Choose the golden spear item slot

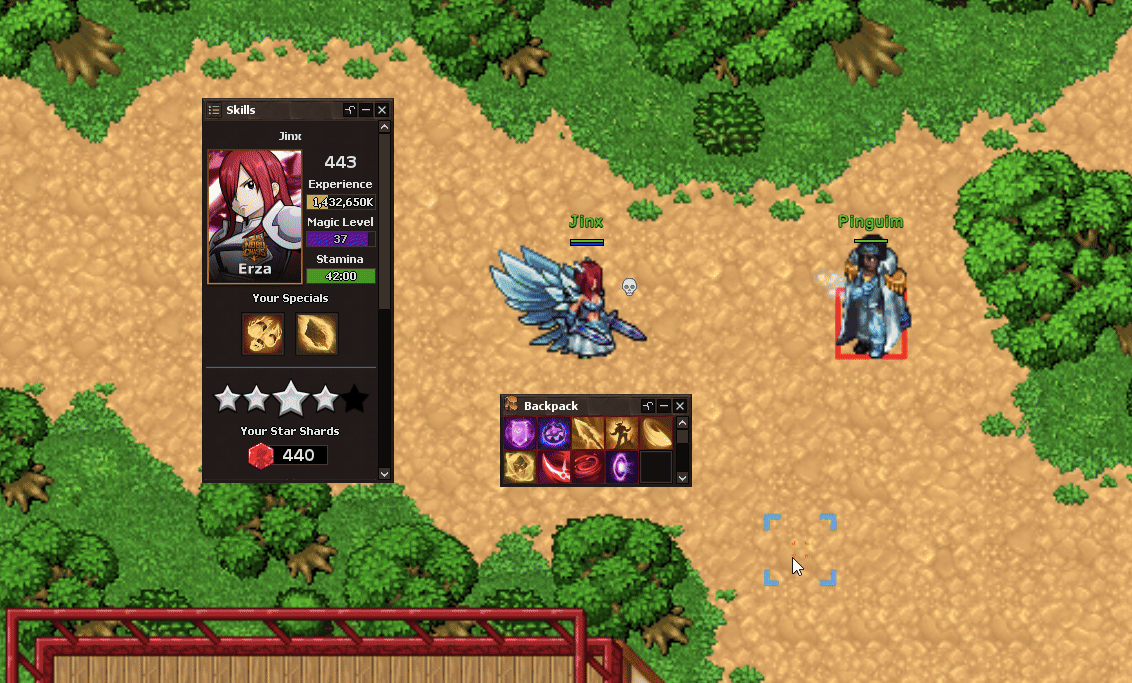point(587,434)
